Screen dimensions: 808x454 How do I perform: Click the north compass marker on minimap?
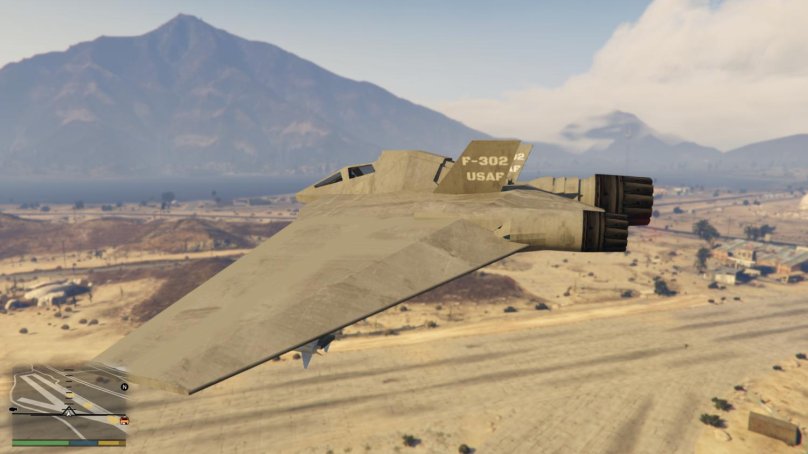[x=124, y=387]
